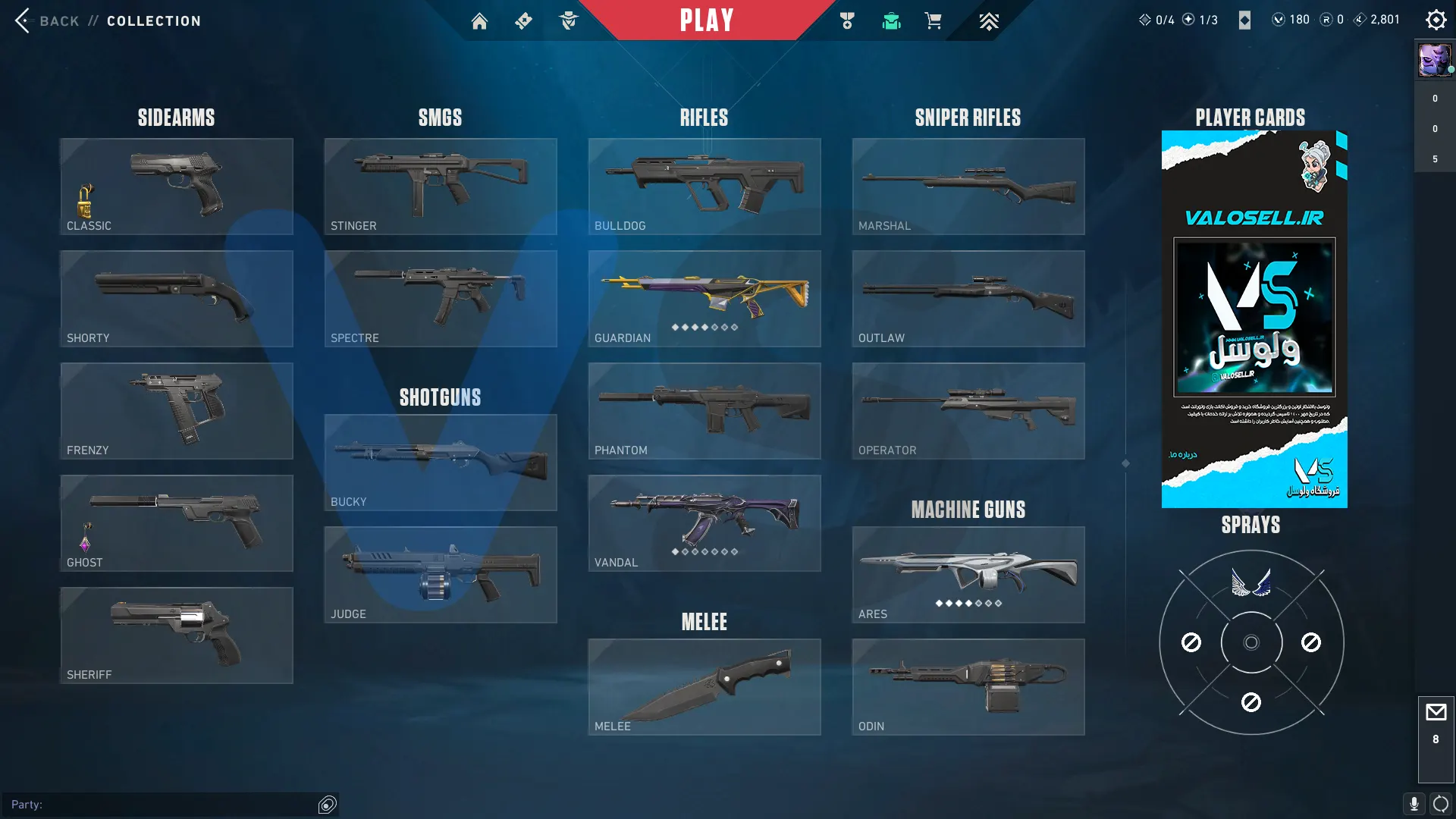The width and height of the screenshot is (1456, 819).
Task: Change the equipped player card
Action: [x=1254, y=318]
